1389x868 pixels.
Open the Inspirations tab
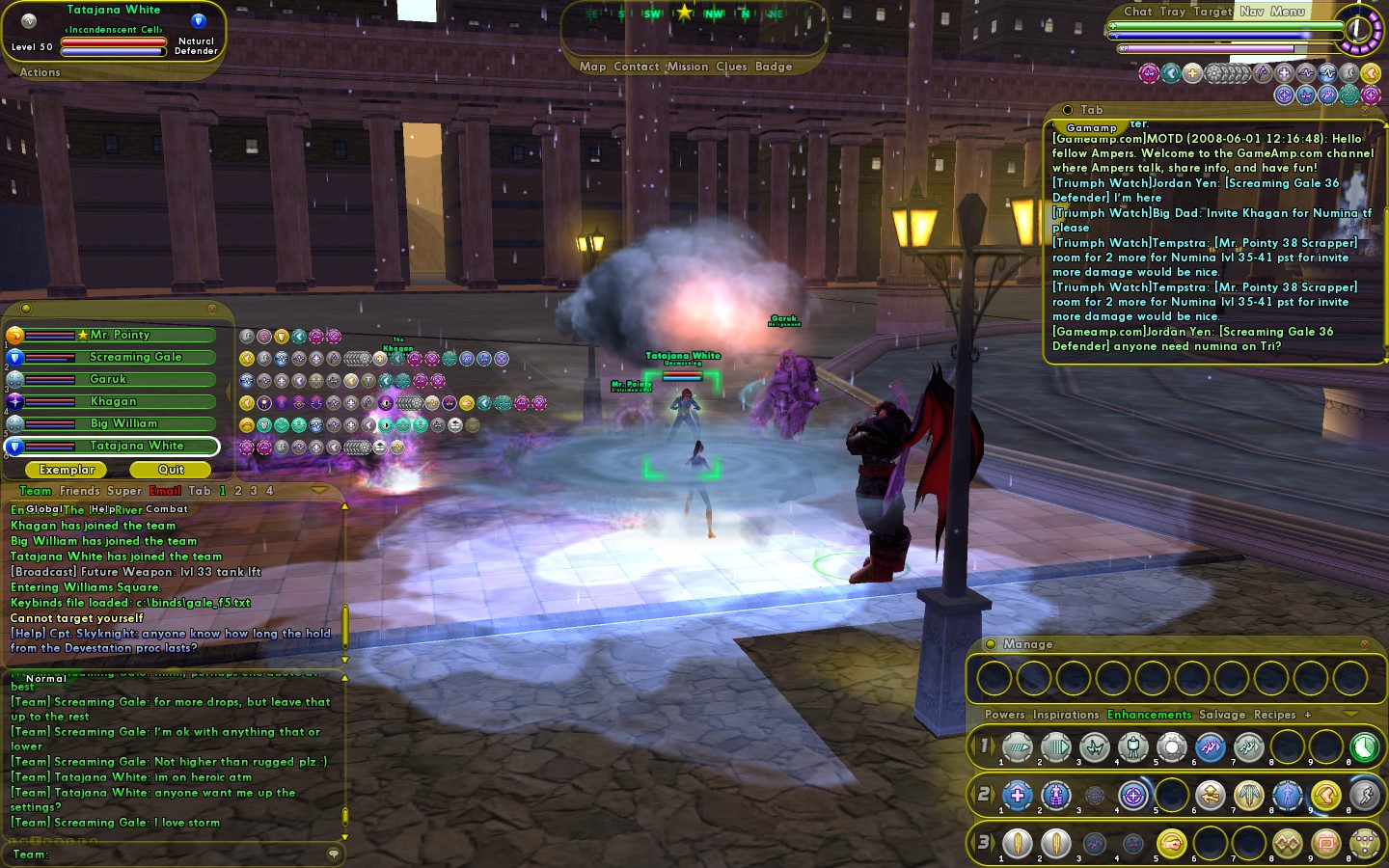click(1066, 715)
